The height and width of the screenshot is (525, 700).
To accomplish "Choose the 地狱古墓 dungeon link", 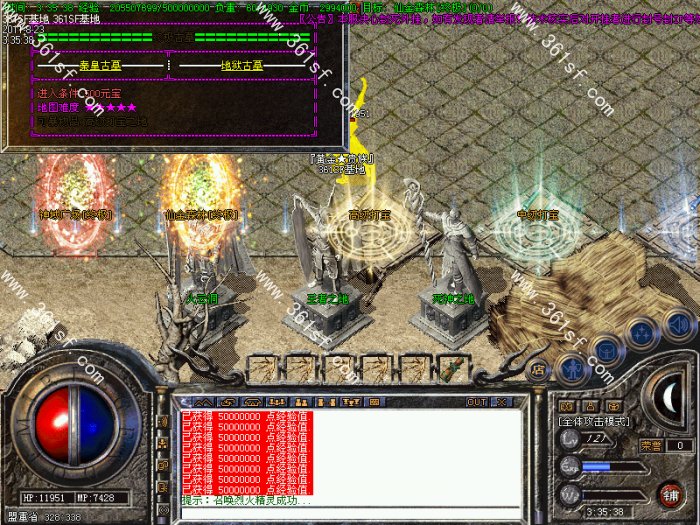I will pos(241,66).
